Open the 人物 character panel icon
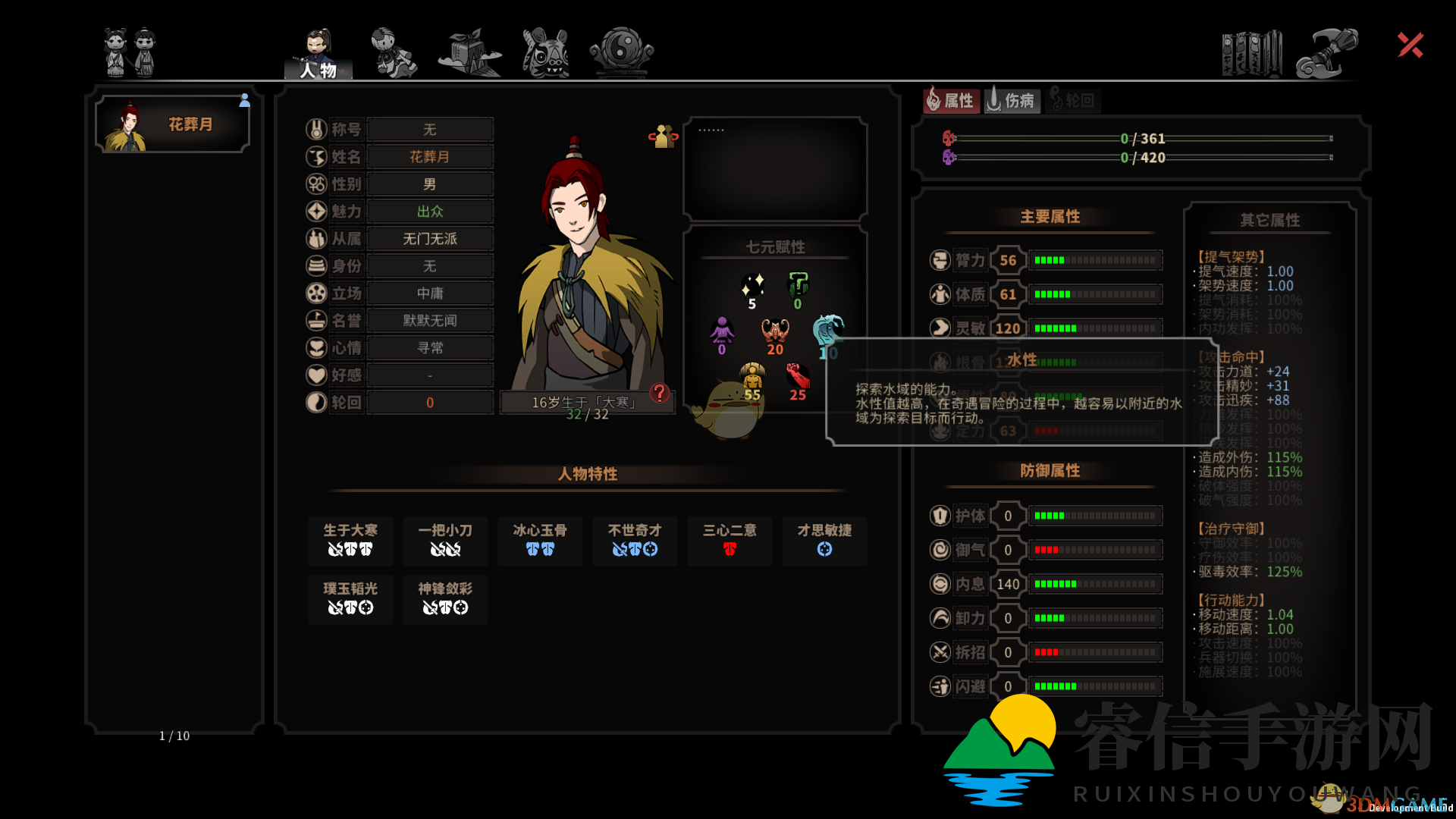This screenshot has height=819, width=1456. 318,51
